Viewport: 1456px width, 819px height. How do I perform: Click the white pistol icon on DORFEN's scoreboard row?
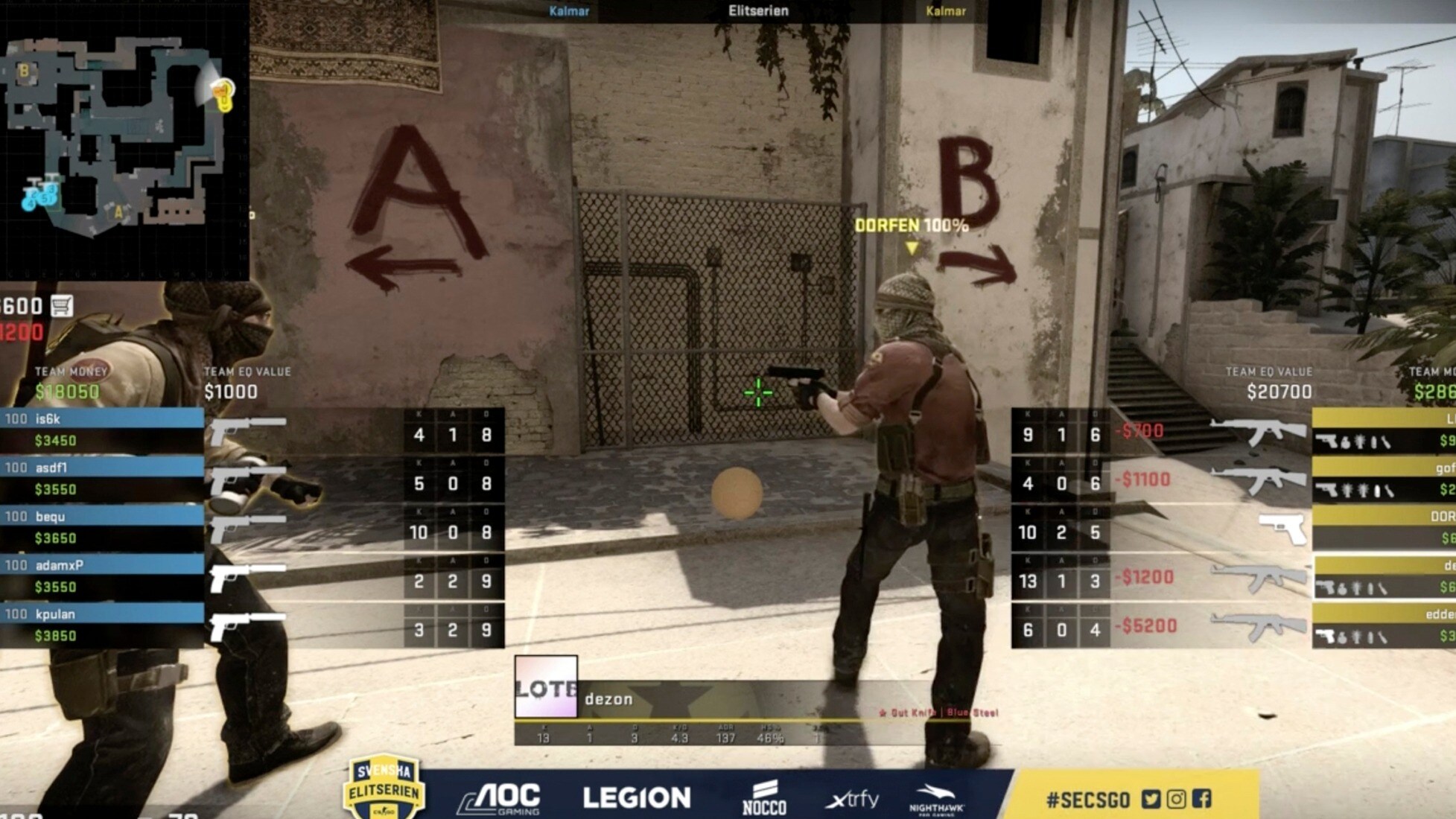(1282, 529)
